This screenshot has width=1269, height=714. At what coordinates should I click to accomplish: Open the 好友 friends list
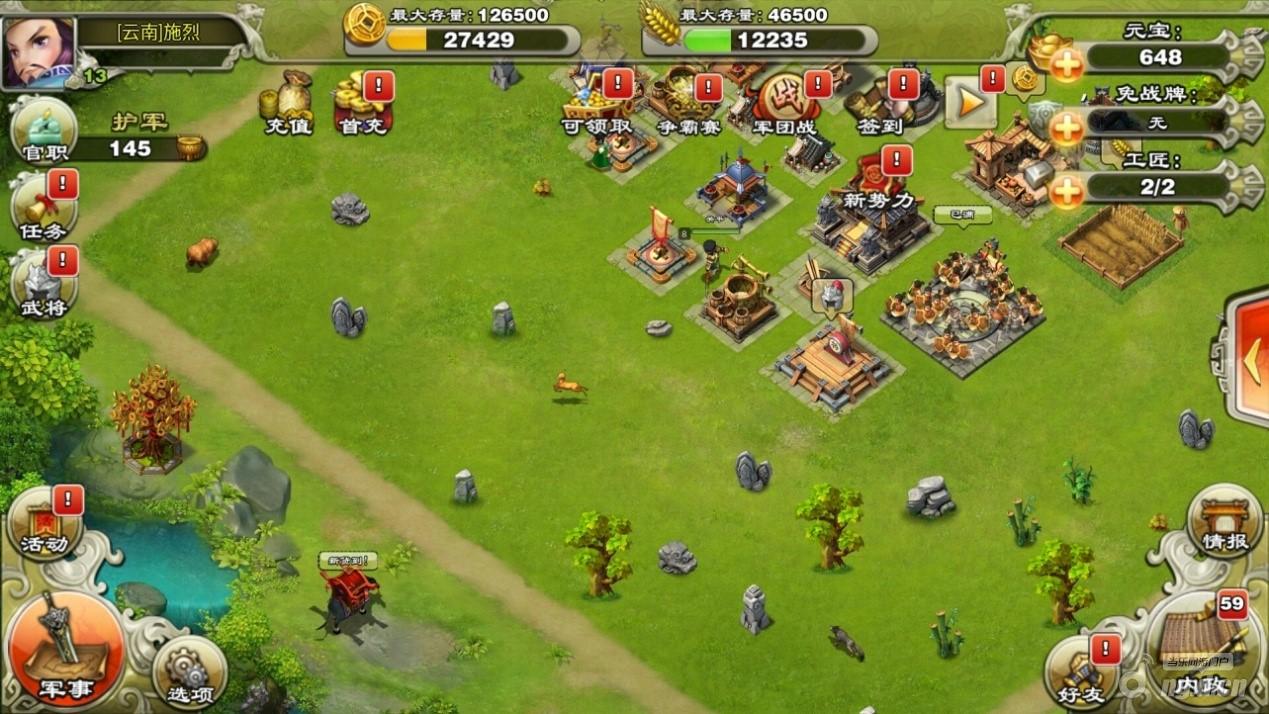click(1083, 672)
